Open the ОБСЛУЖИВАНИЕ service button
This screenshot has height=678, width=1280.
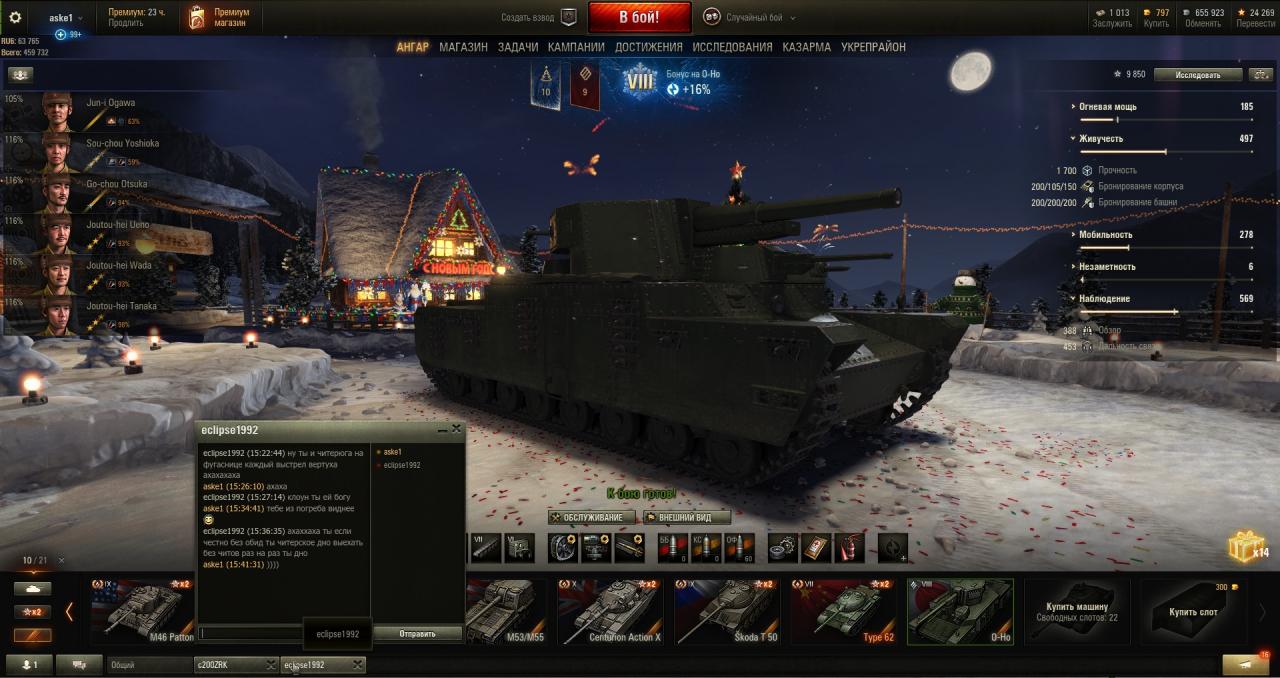tap(592, 517)
